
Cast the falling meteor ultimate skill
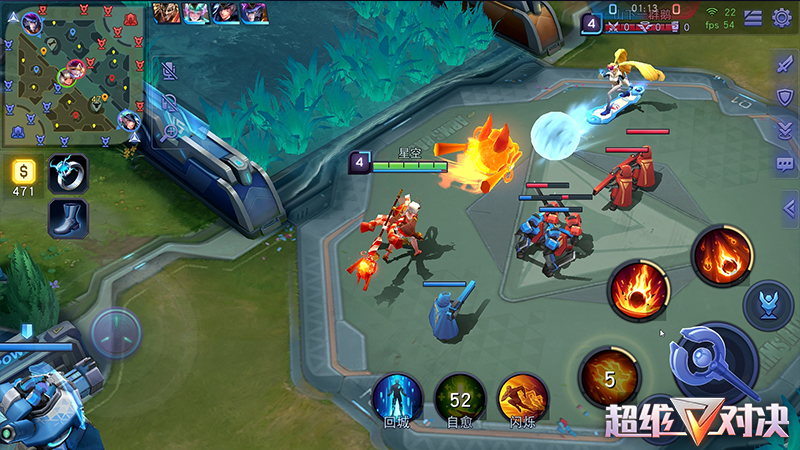(722, 254)
